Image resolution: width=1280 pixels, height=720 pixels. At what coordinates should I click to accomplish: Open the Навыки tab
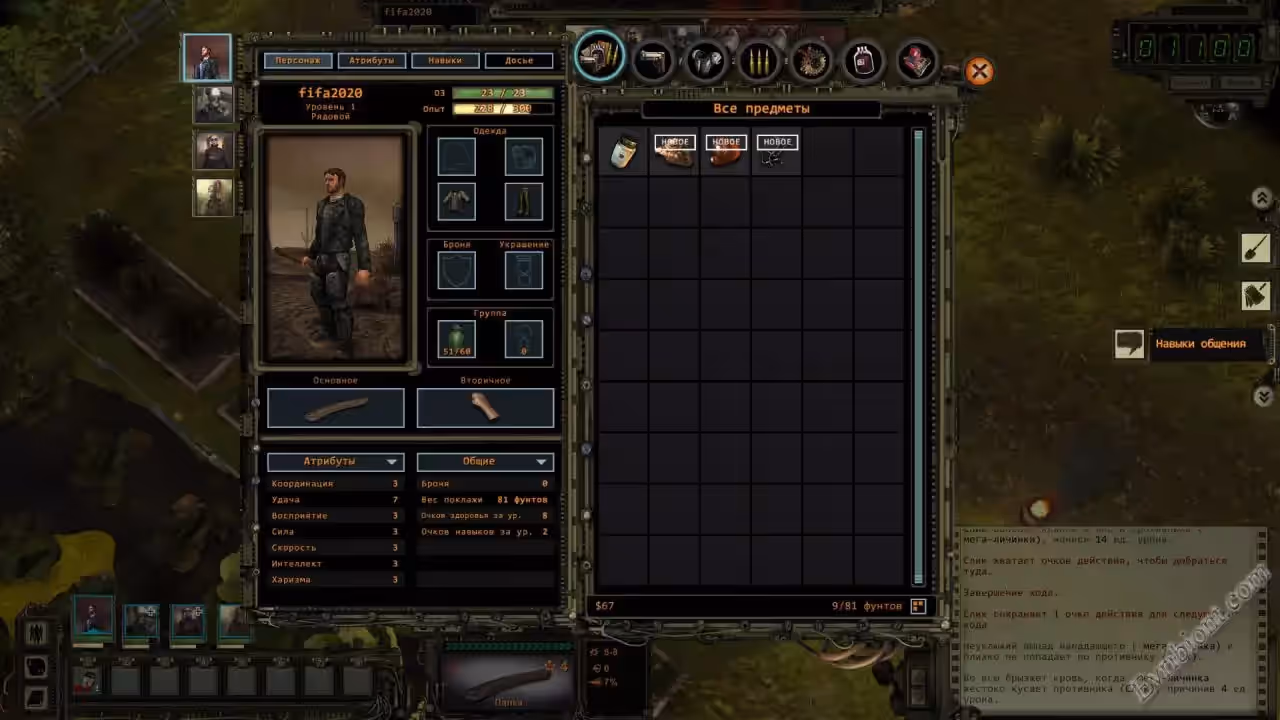coord(445,61)
